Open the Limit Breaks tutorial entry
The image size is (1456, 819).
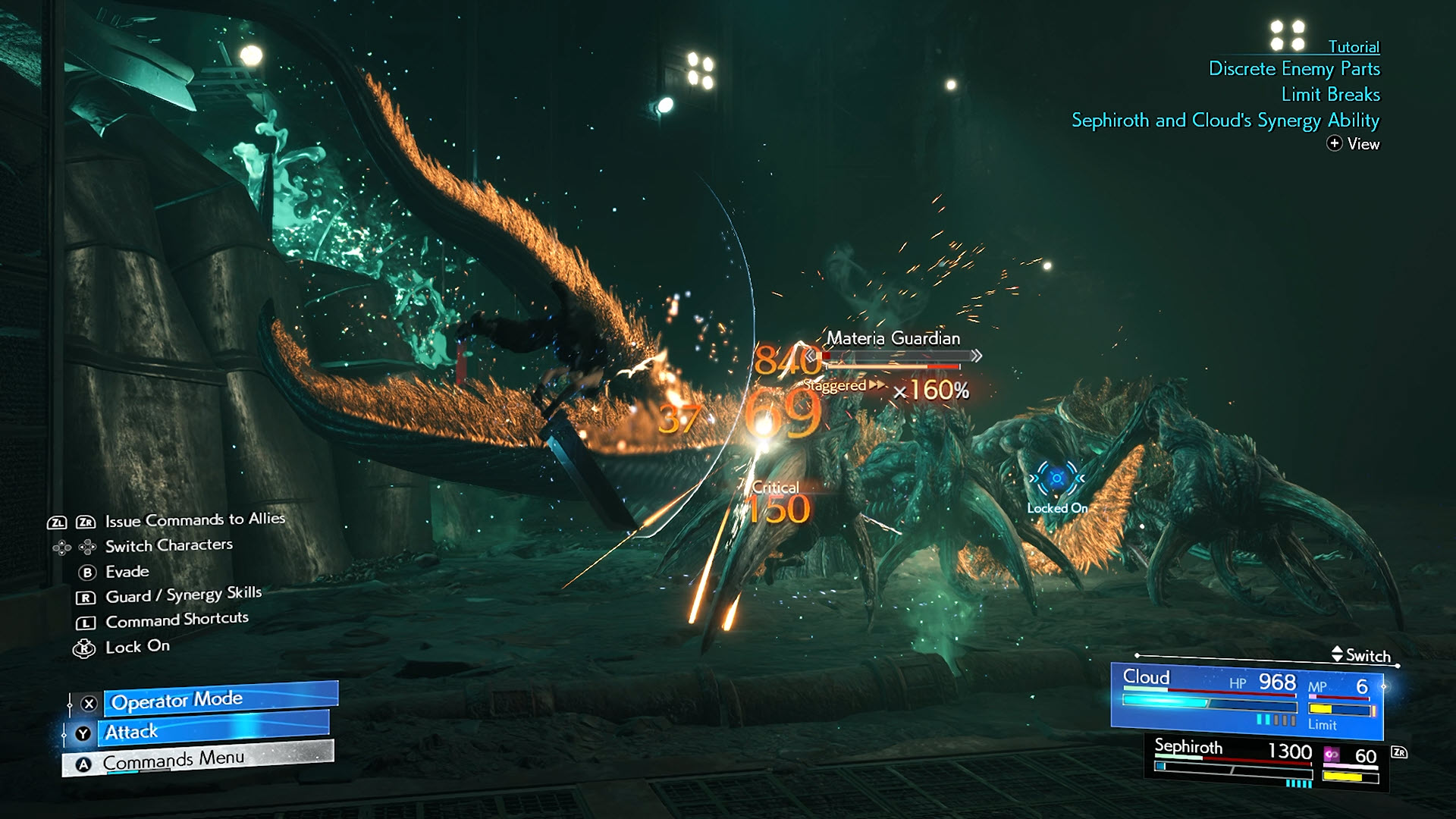coord(1330,95)
